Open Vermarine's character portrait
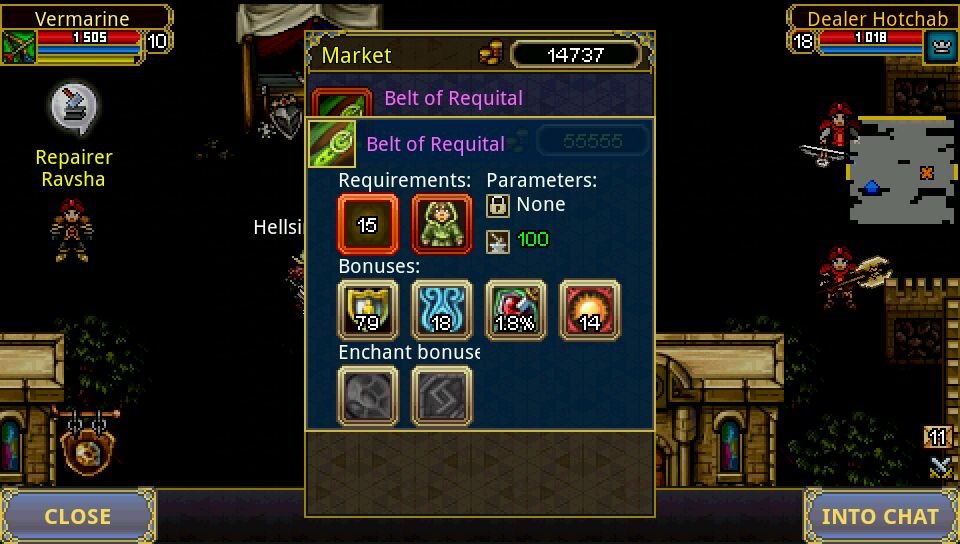Screen dimensions: 960x544 (19, 46)
